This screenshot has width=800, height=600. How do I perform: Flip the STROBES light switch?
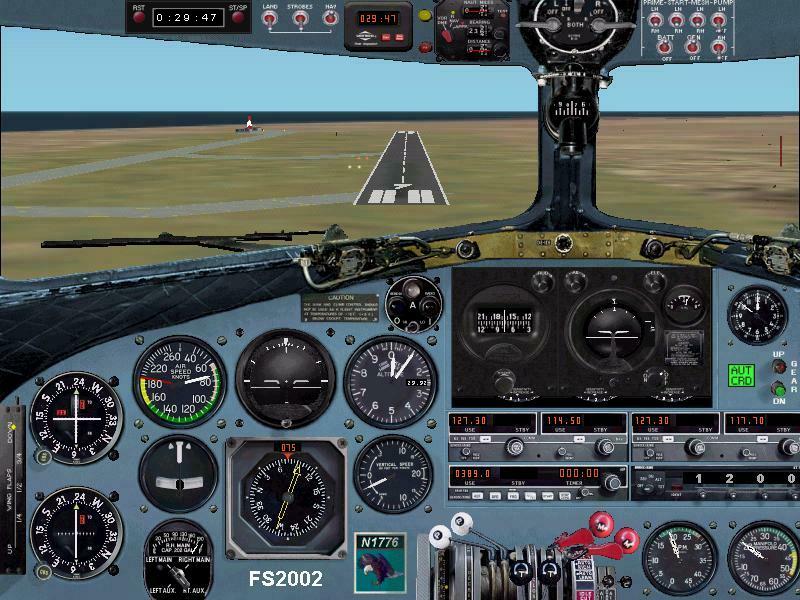click(x=300, y=20)
